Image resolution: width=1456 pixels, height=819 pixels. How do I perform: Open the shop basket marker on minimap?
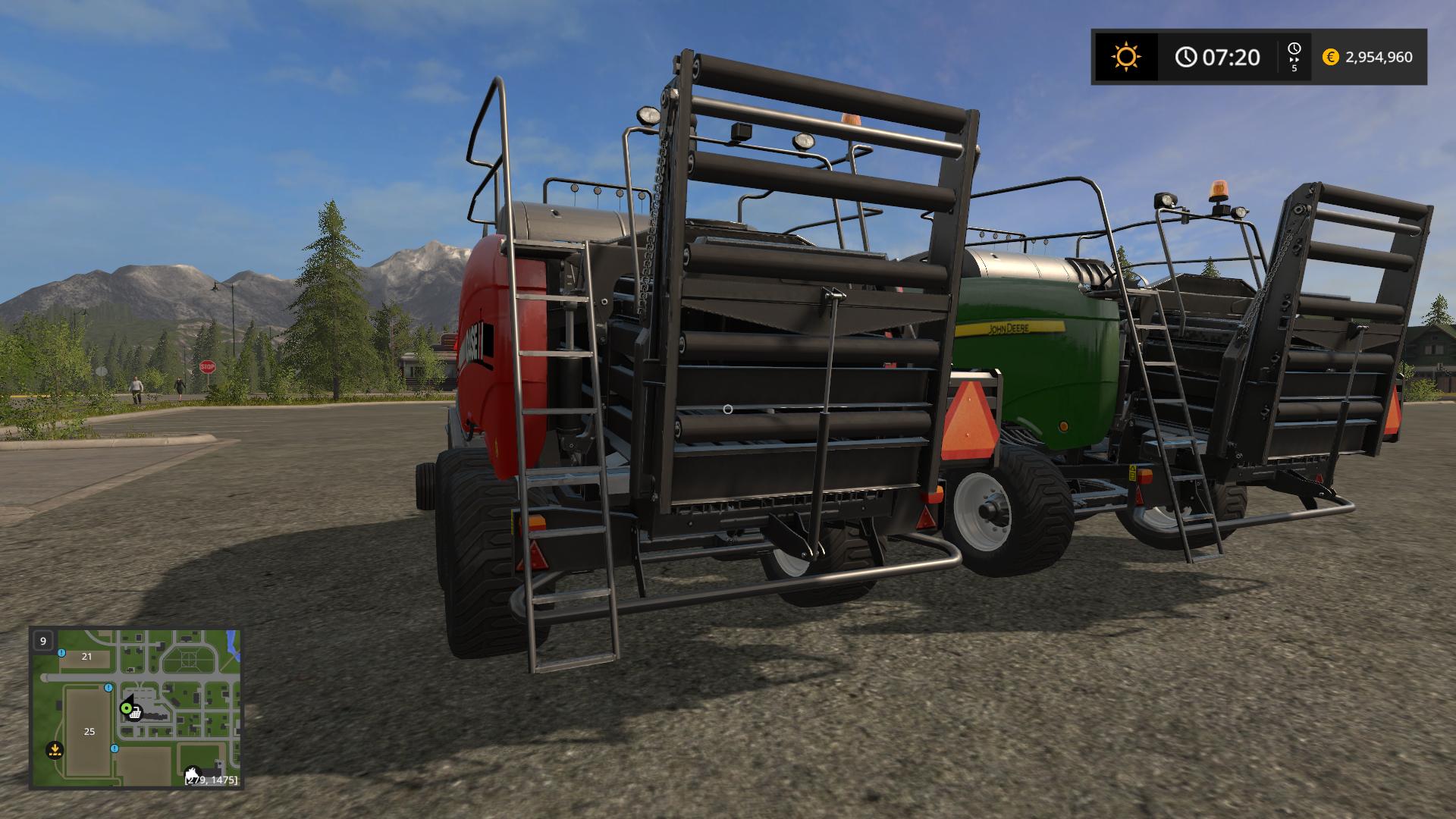coord(136,713)
